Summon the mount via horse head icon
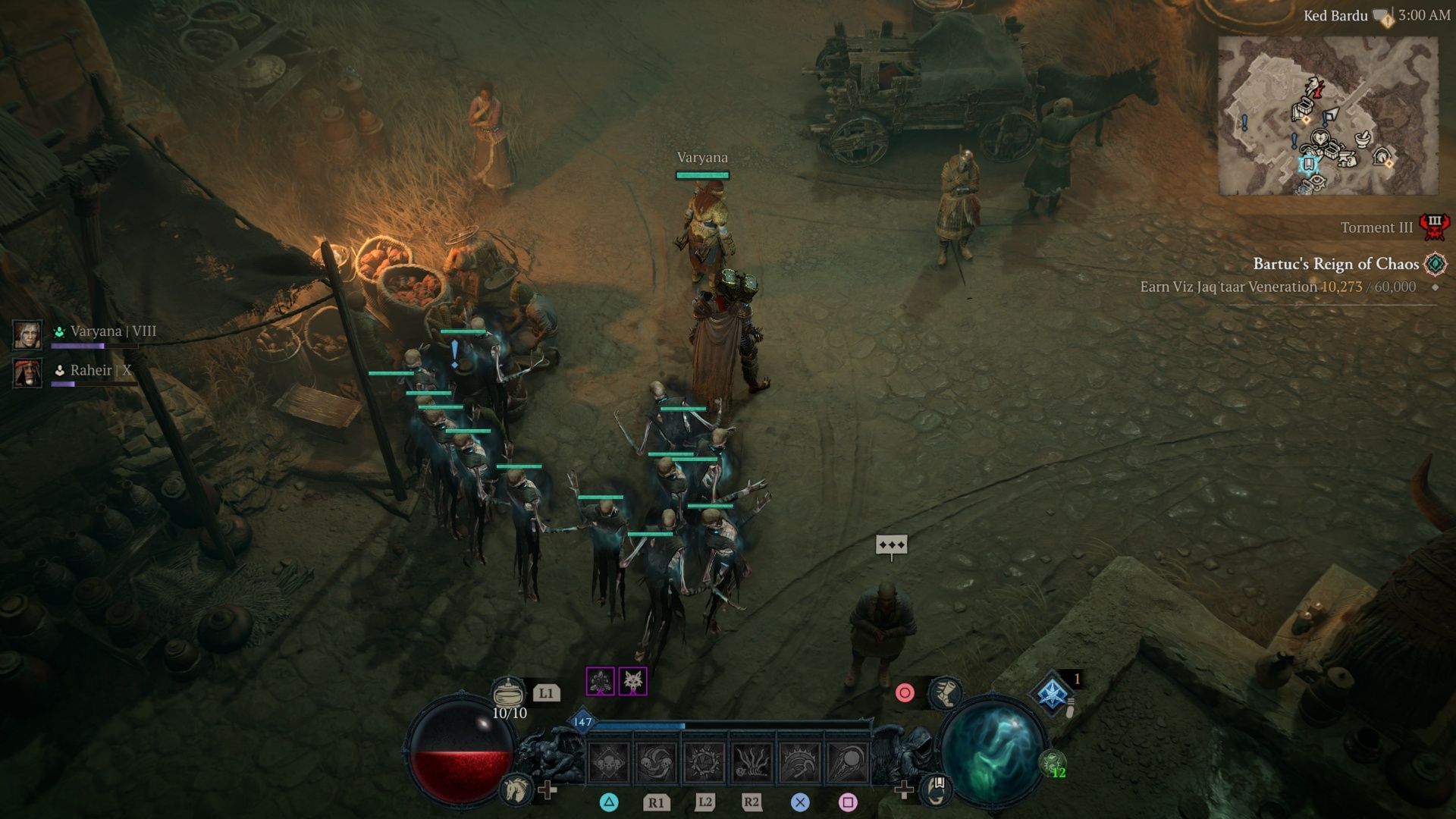The width and height of the screenshot is (1456, 819). click(515, 790)
